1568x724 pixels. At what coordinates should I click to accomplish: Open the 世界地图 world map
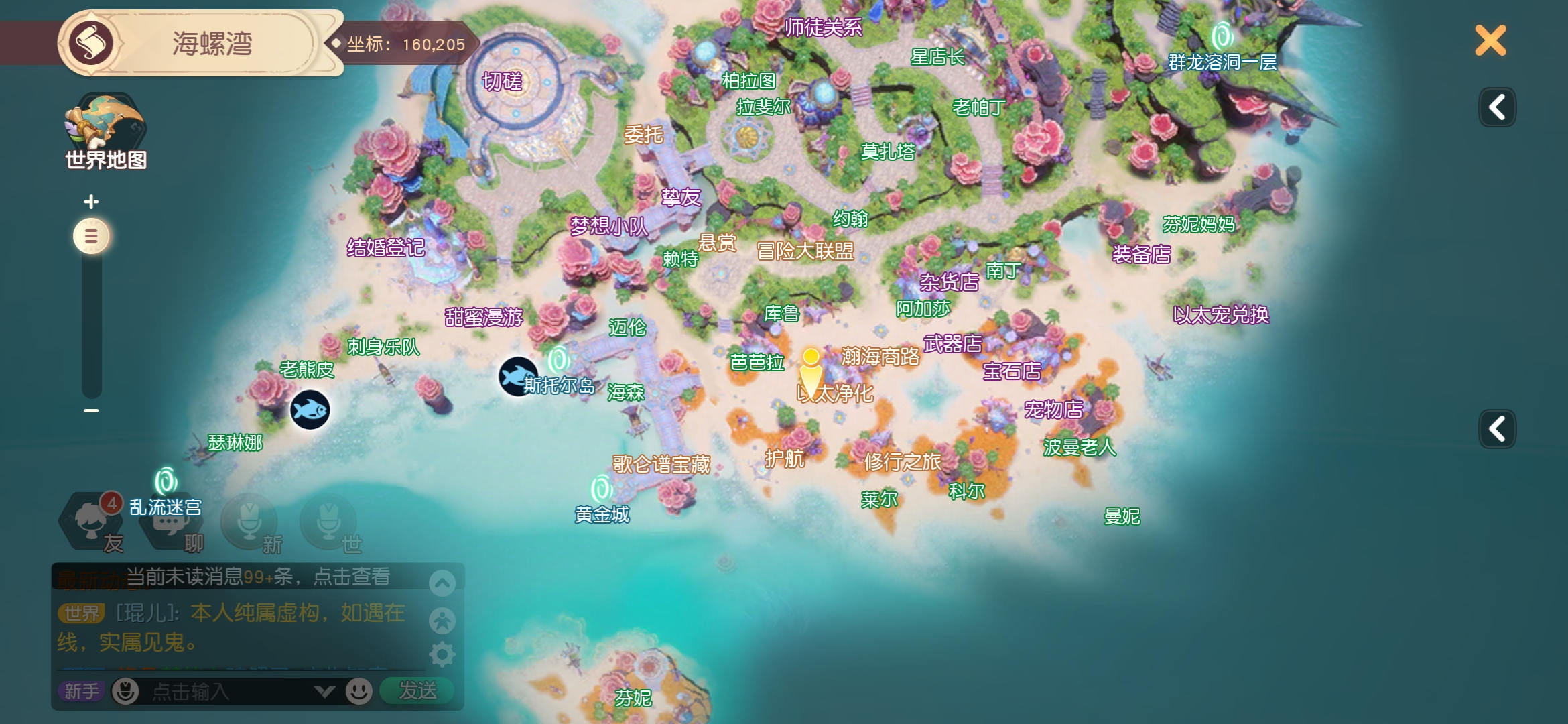coord(105,131)
